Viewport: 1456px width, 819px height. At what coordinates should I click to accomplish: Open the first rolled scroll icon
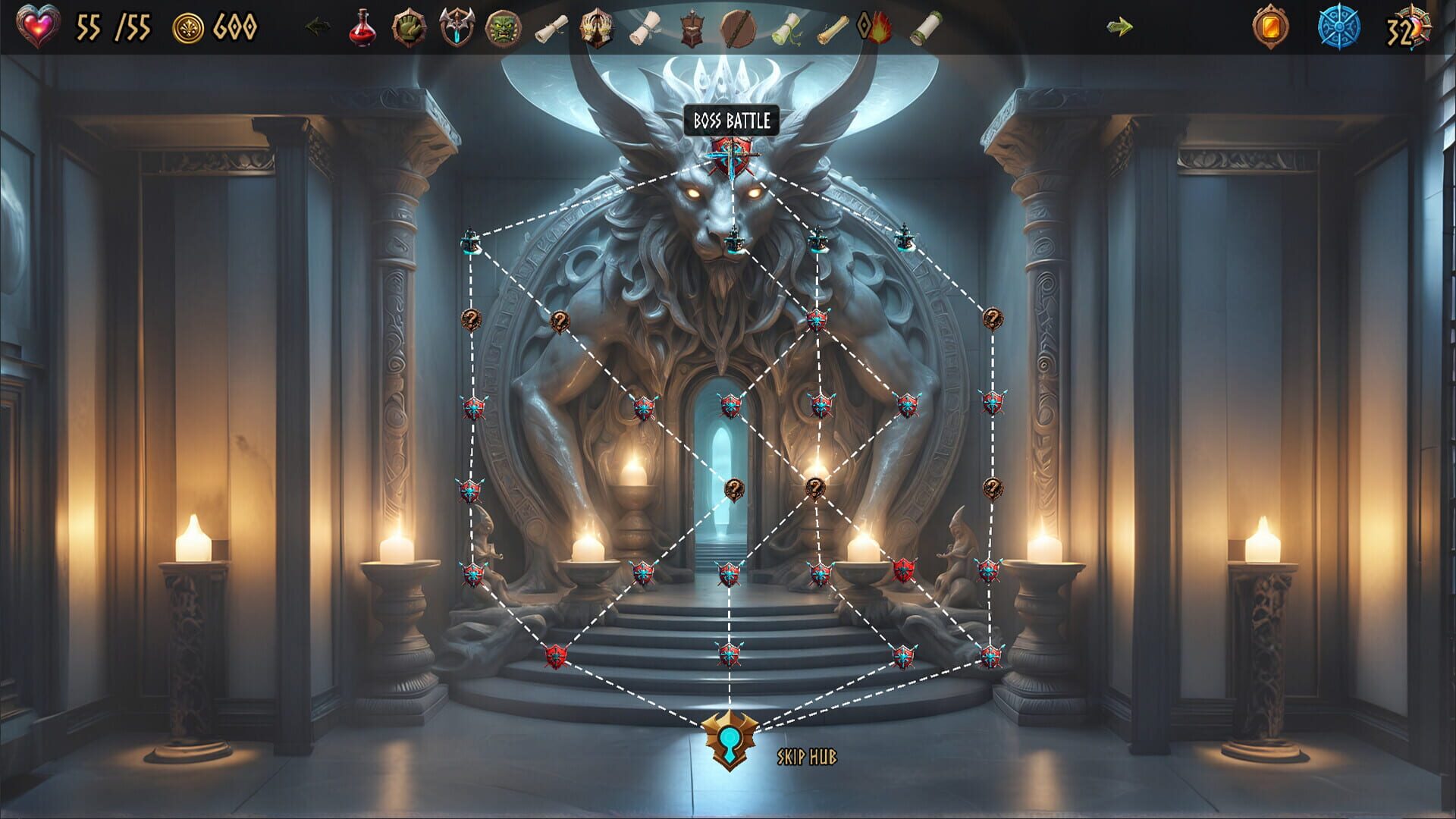coord(551,27)
